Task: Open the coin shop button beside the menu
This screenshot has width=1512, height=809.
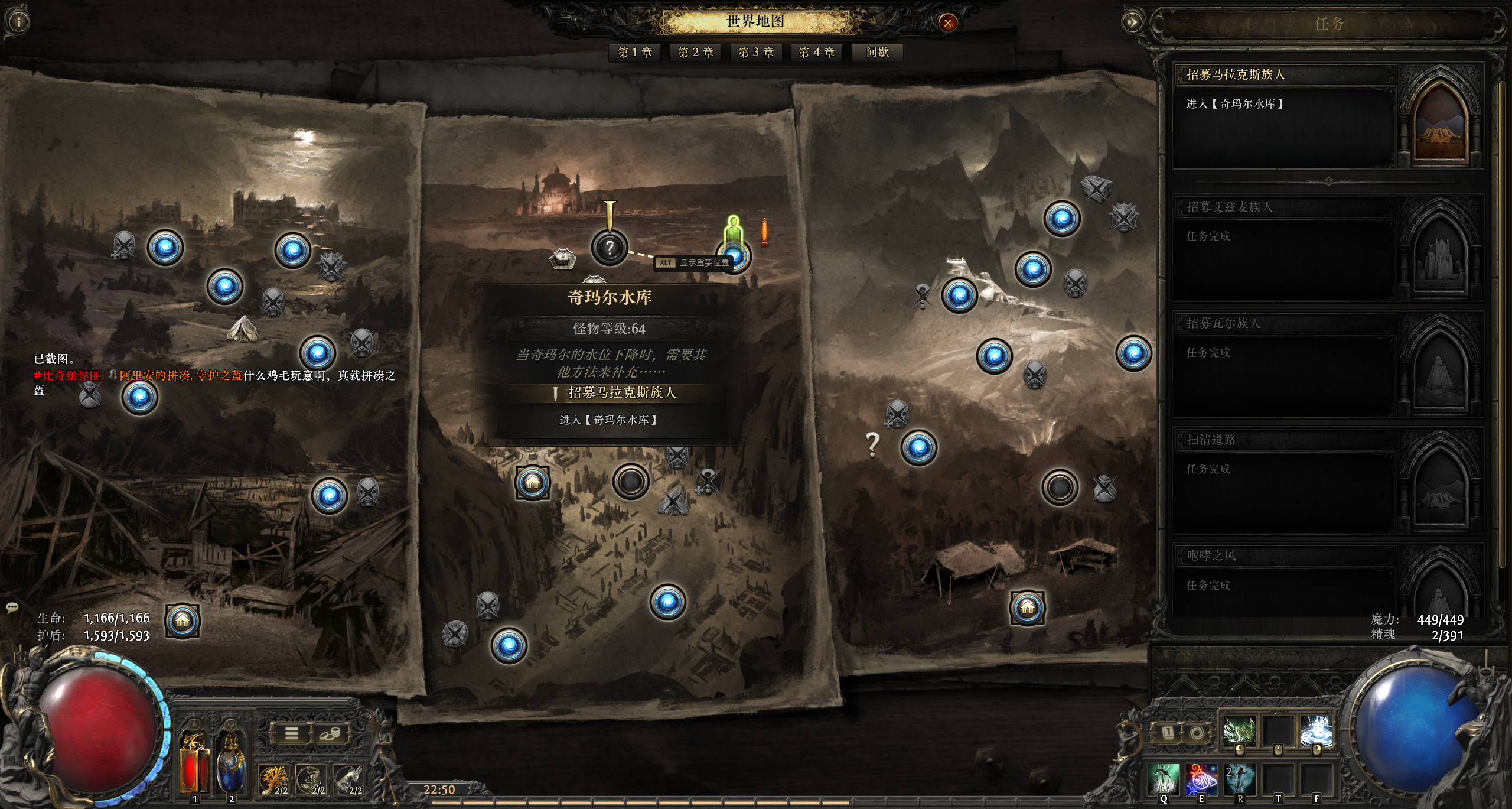Action: point(328,733)
